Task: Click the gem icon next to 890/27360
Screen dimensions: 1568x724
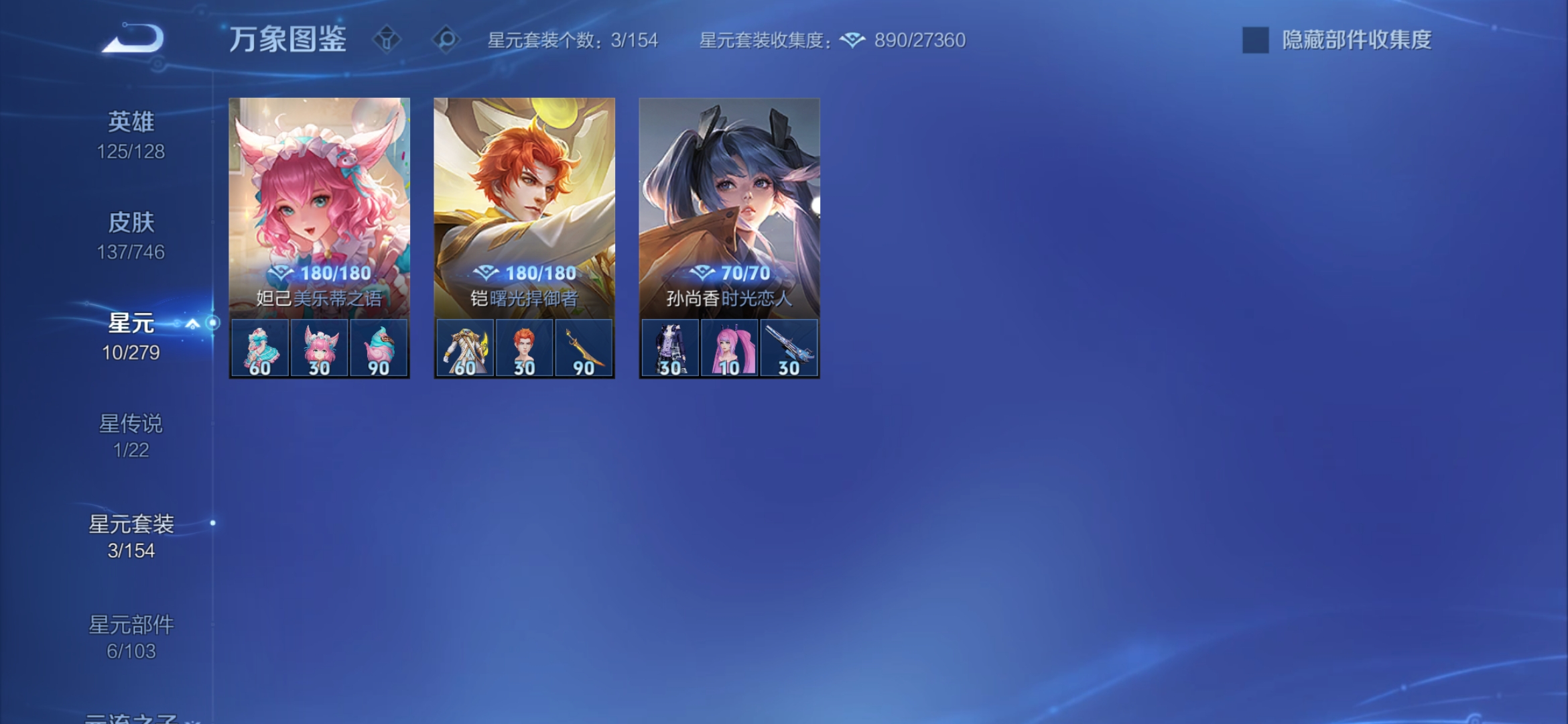Action: 852,40
